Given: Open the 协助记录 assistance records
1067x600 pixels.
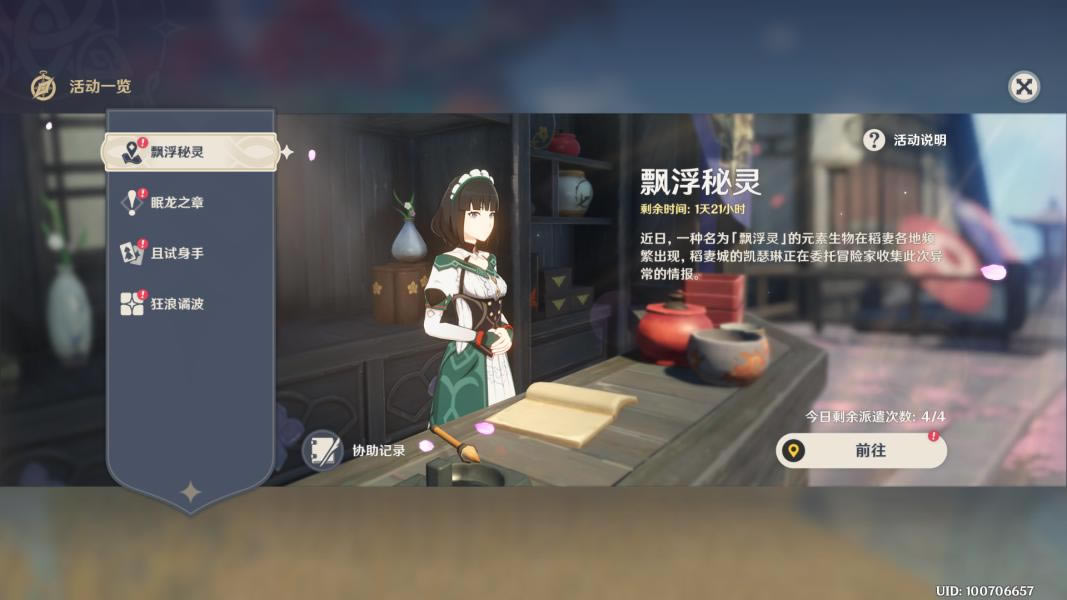Looking at the screenshot, I should 357,450.
